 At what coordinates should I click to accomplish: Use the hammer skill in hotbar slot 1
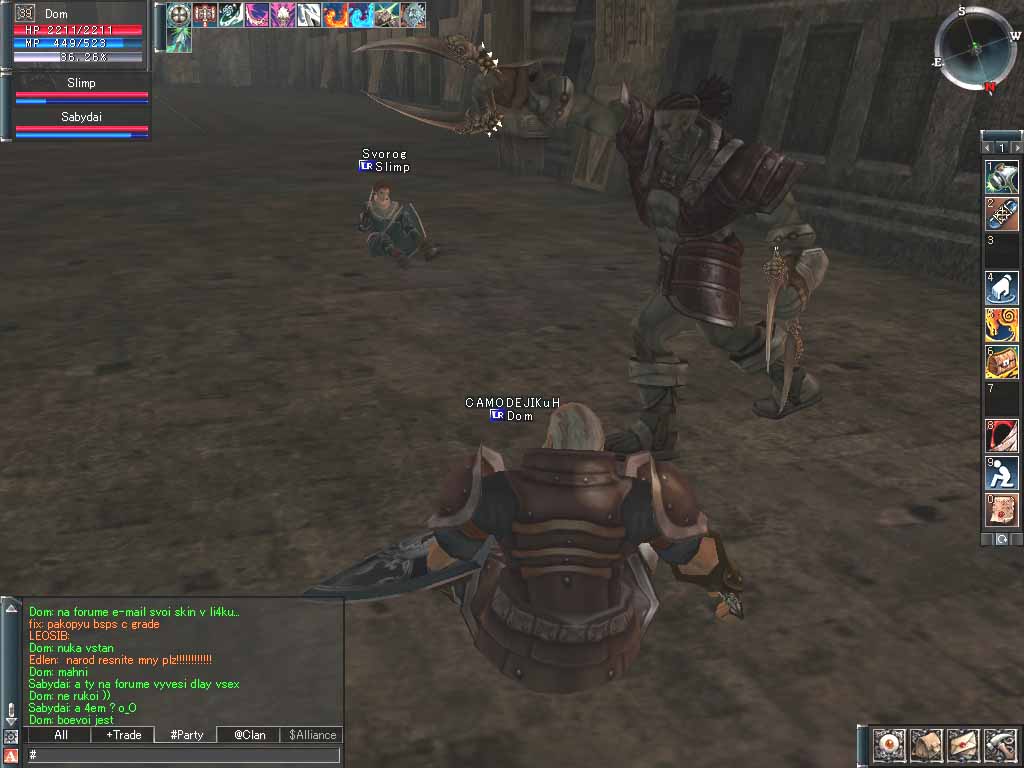tap(1002, 178)
